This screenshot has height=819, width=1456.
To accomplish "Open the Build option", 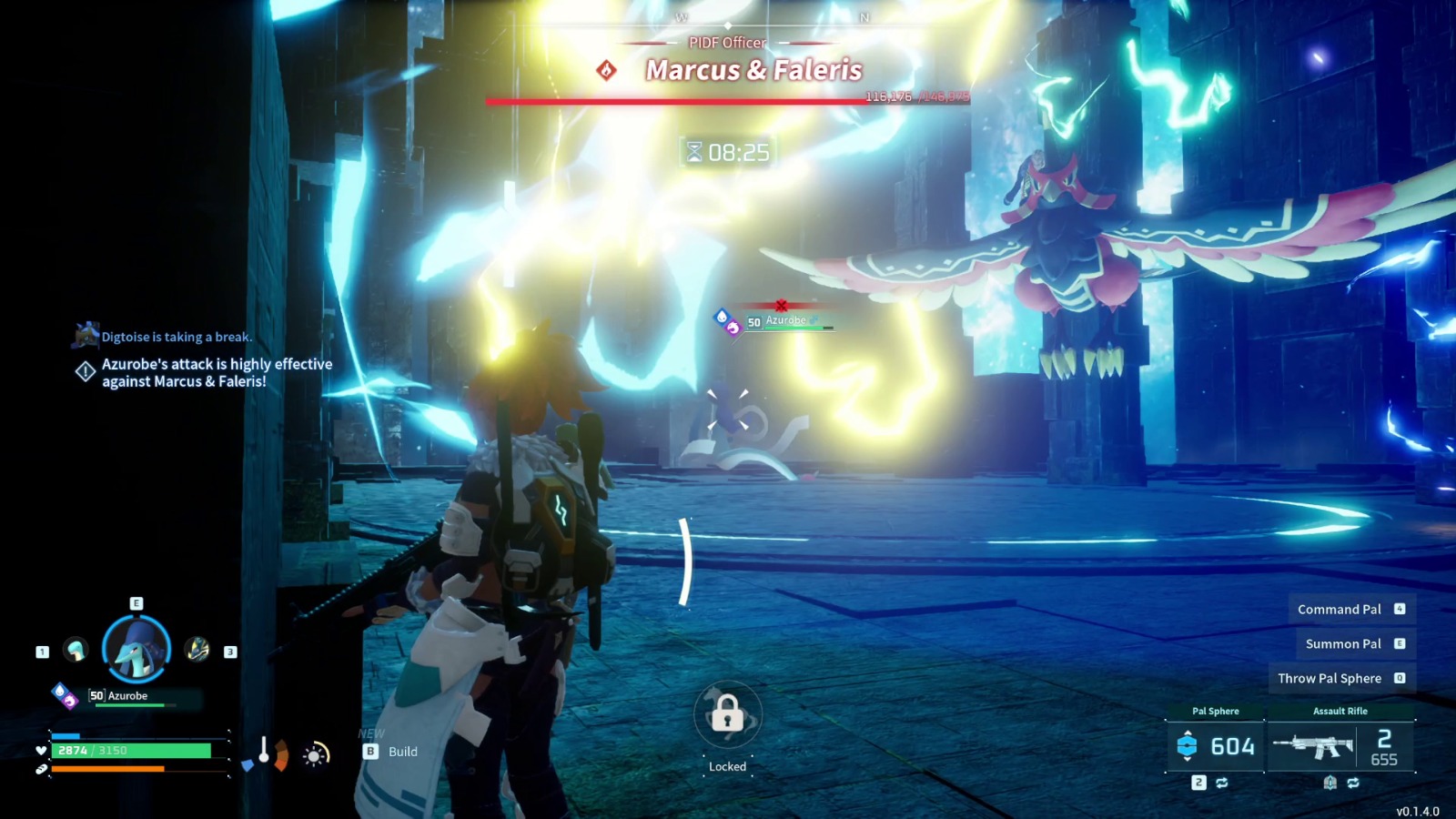I will pyautogui.click(x=392, y=752).
